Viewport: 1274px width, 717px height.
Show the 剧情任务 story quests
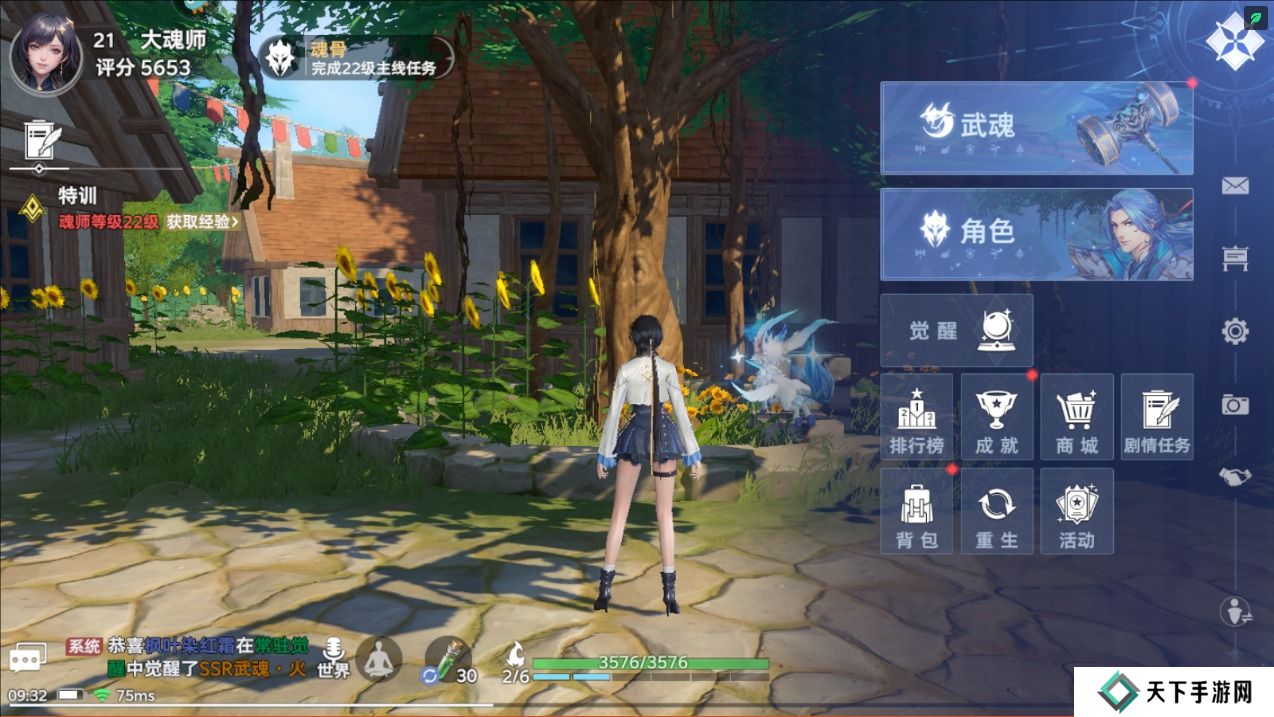point(1157,418)
